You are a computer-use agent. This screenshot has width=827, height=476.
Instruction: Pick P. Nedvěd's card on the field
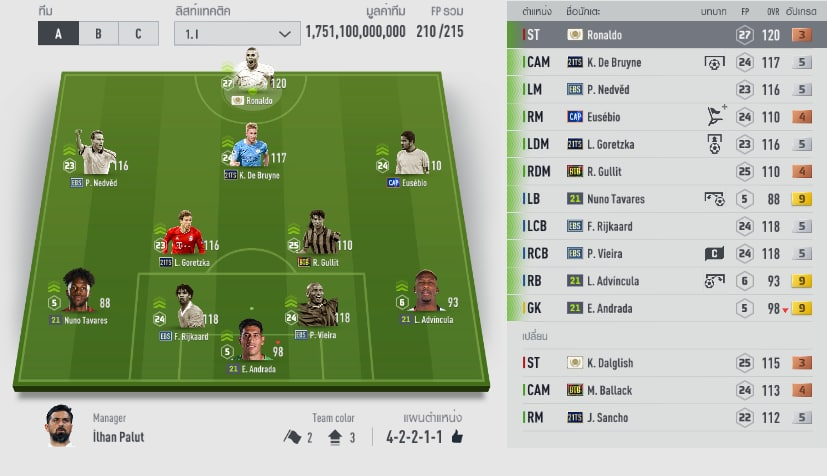[97, 155]
